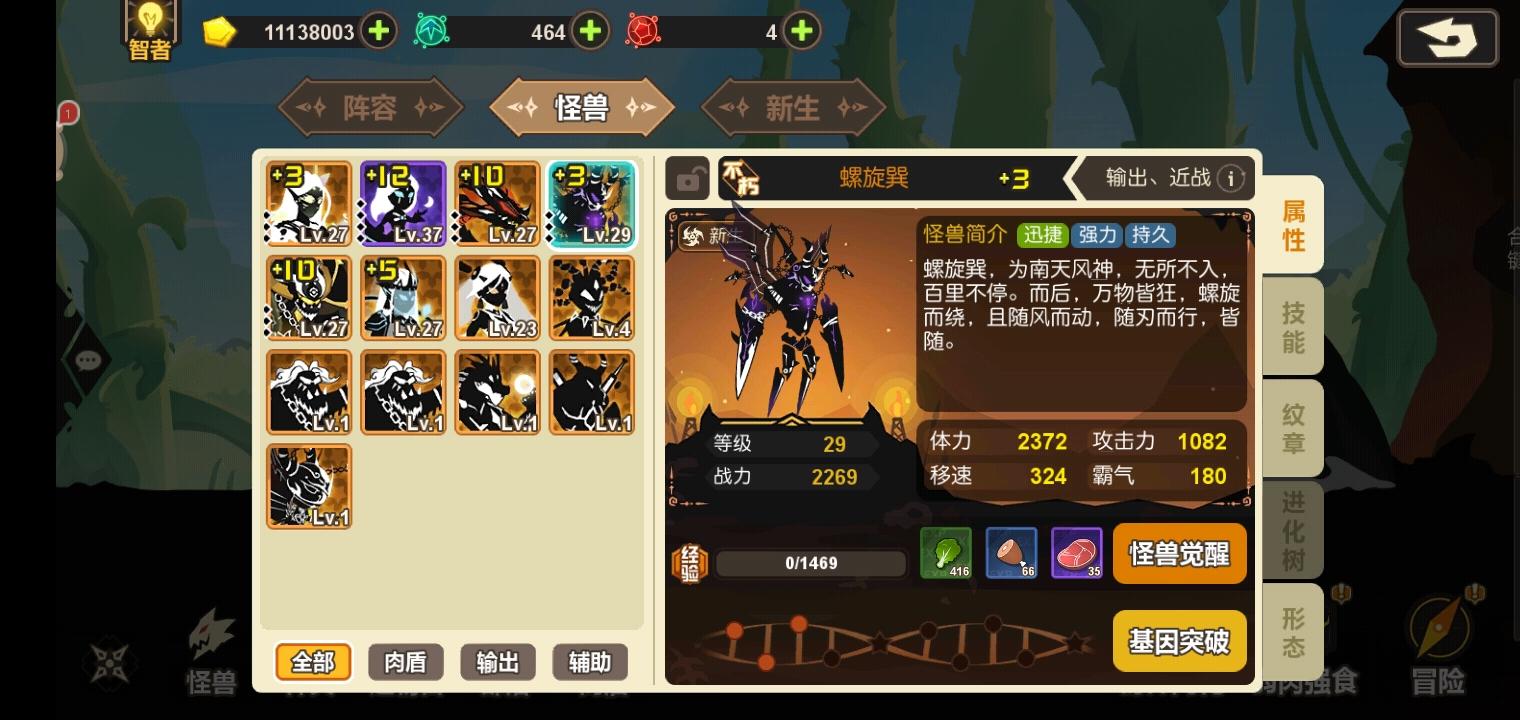Select the 全部 filter option
This screenshot has width=1520, height=720.
coord(313,662)
